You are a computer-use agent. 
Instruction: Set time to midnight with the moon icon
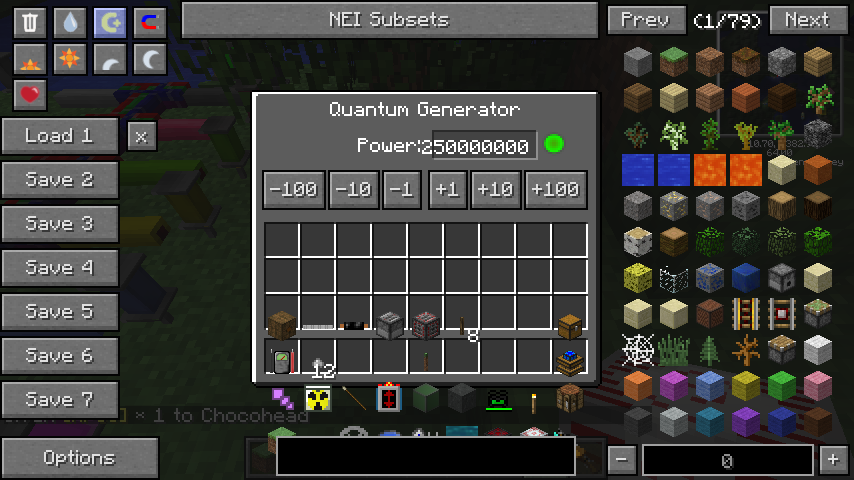(x=150, y=59)
